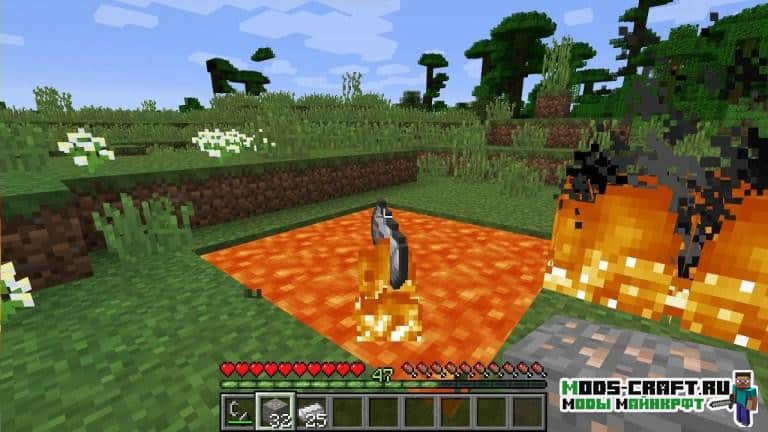Screen dimensions: 768x432
Task: Choose the iron ingot stack of 25
Action: [x=311, y=411]
